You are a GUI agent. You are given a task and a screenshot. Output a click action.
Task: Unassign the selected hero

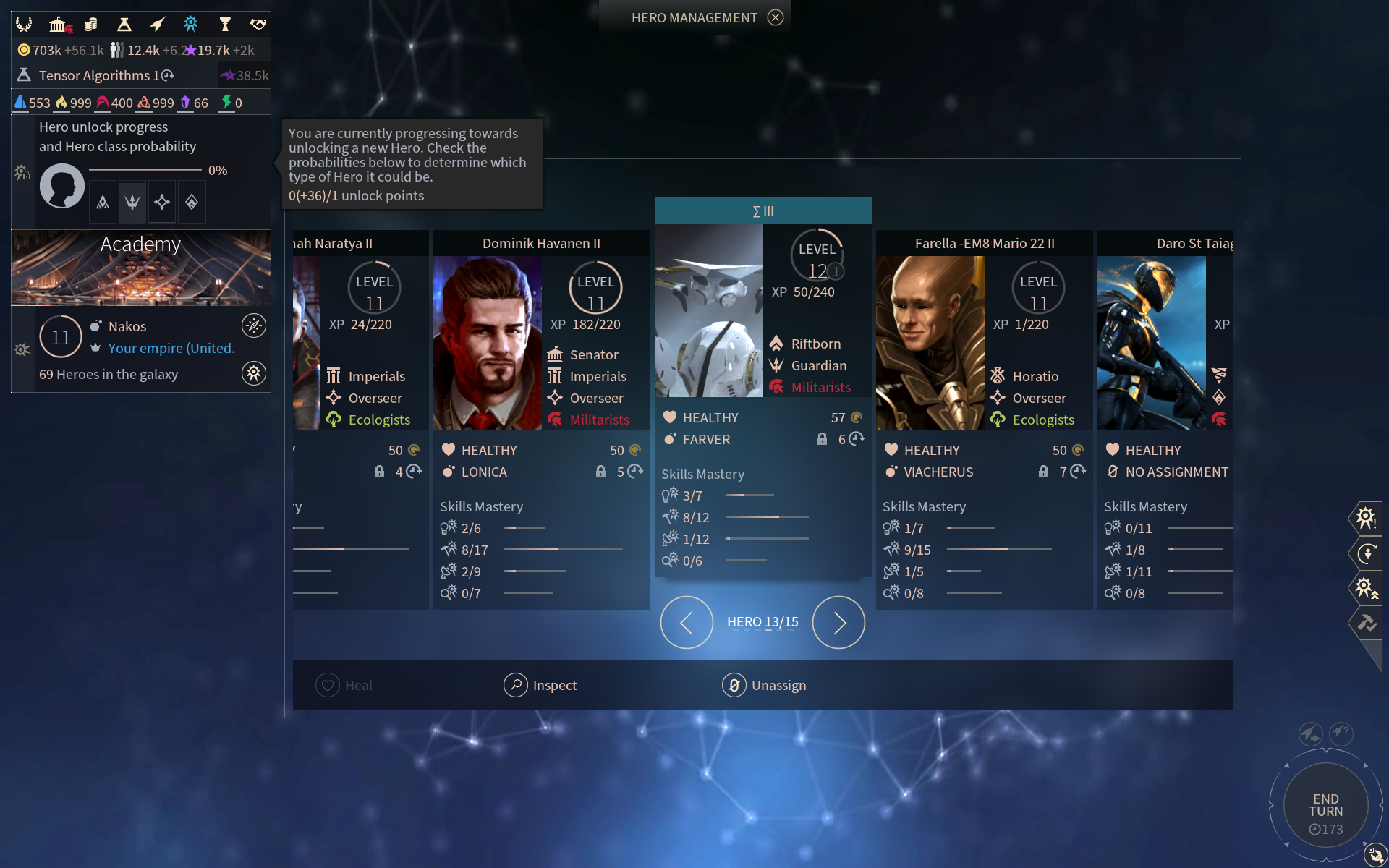click(x=764, y=685)
